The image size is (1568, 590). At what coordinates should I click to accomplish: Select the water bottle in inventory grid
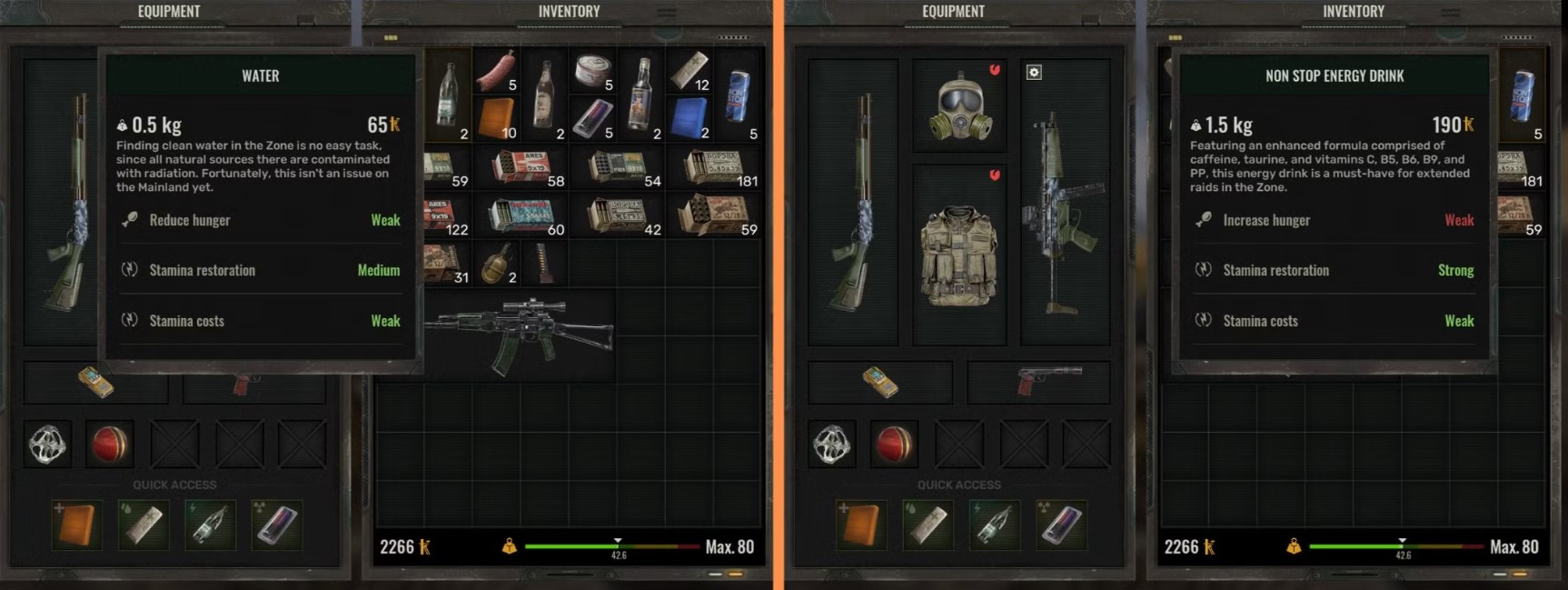(449, 95)
